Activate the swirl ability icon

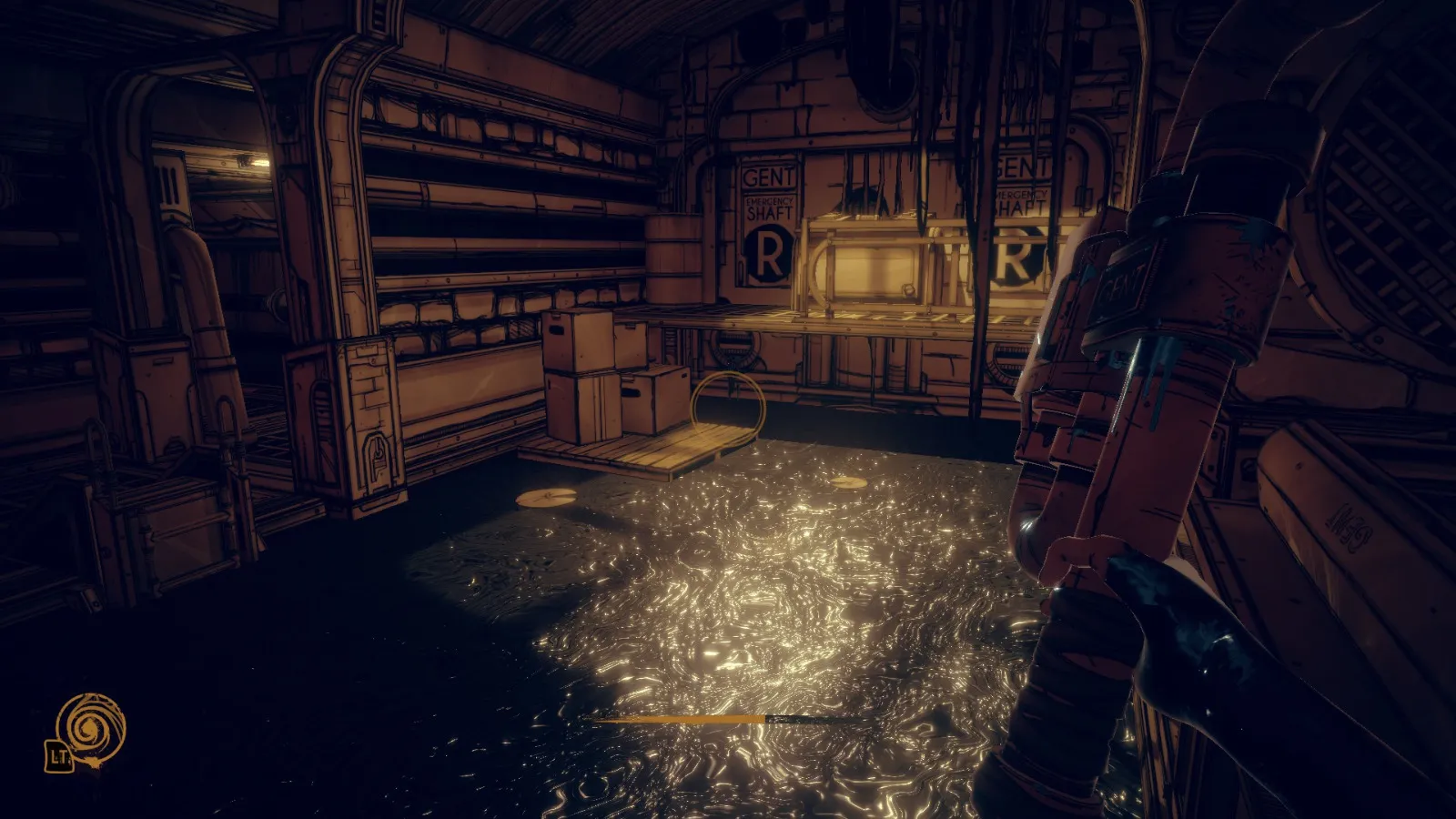point(90,727)
